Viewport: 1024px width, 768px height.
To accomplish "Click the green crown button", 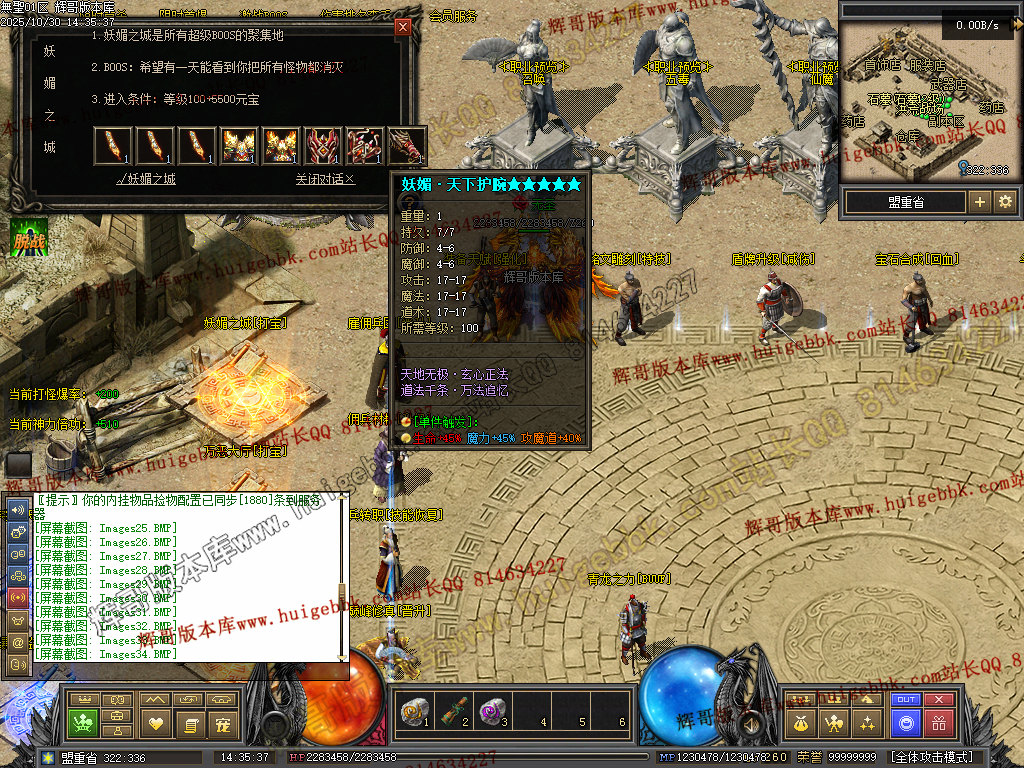I will [82, 722].
